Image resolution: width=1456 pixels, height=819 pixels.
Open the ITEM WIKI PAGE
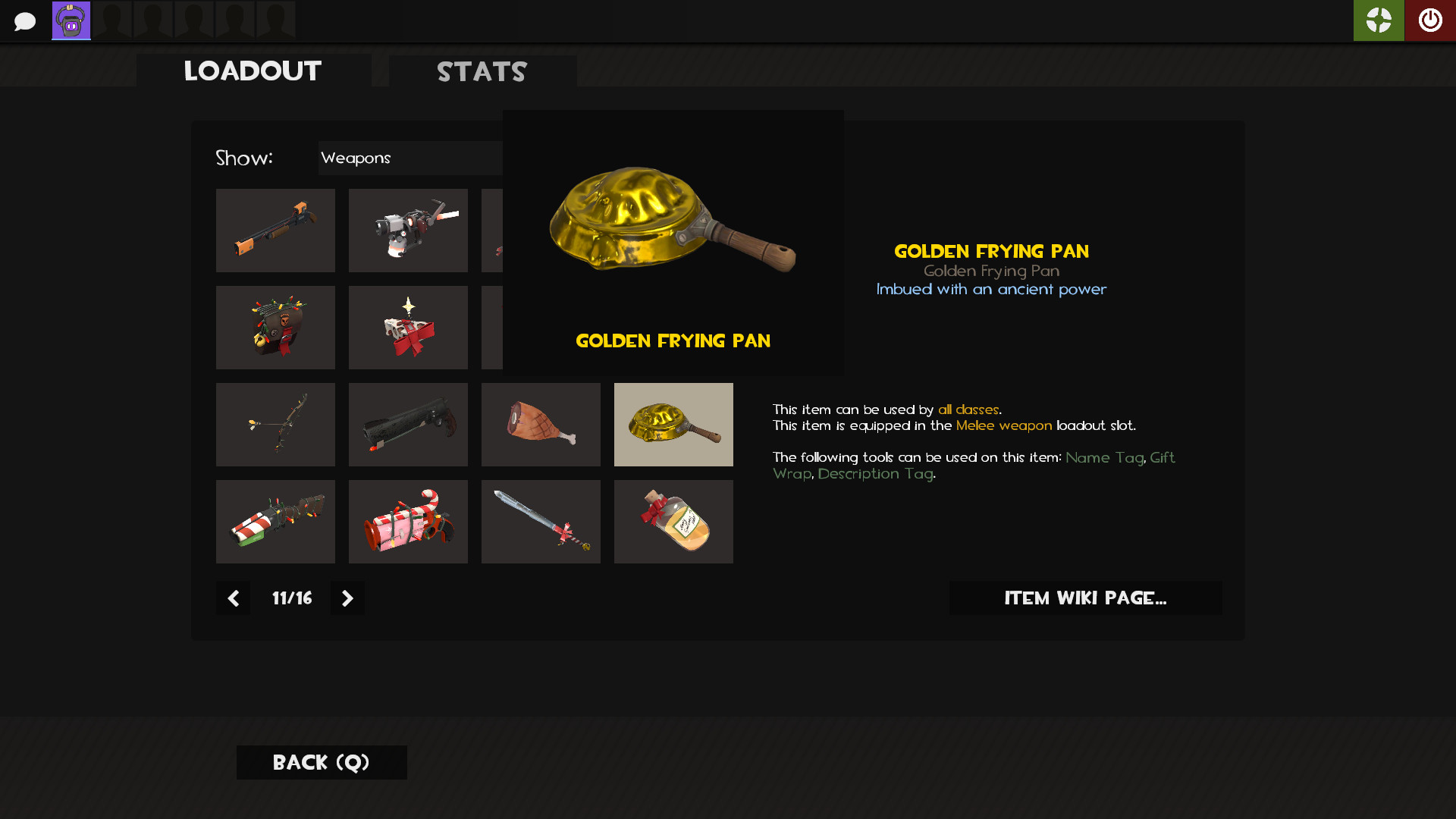tap(1085, 598)
